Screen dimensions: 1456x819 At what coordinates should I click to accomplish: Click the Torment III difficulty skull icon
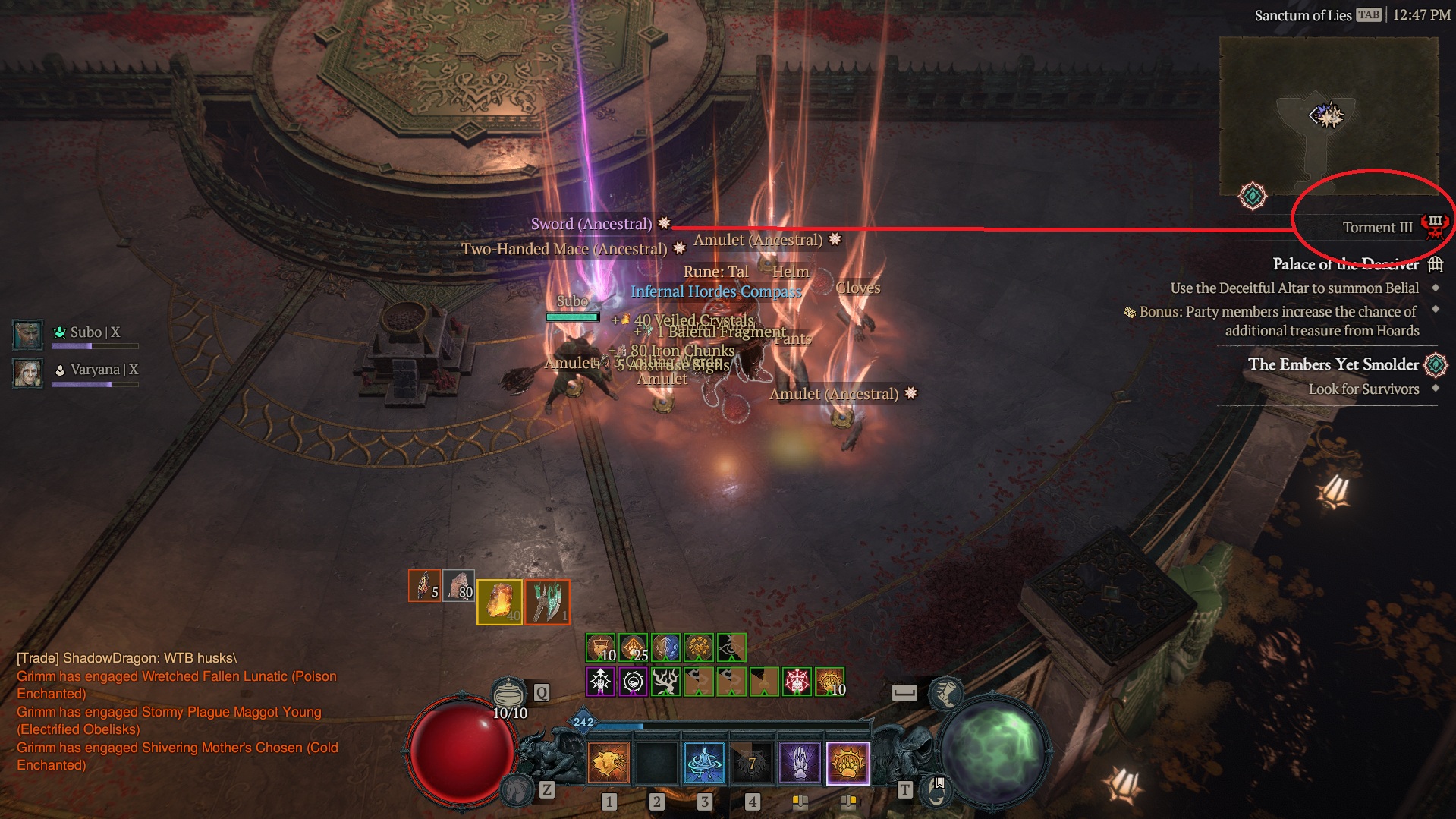1435,226
